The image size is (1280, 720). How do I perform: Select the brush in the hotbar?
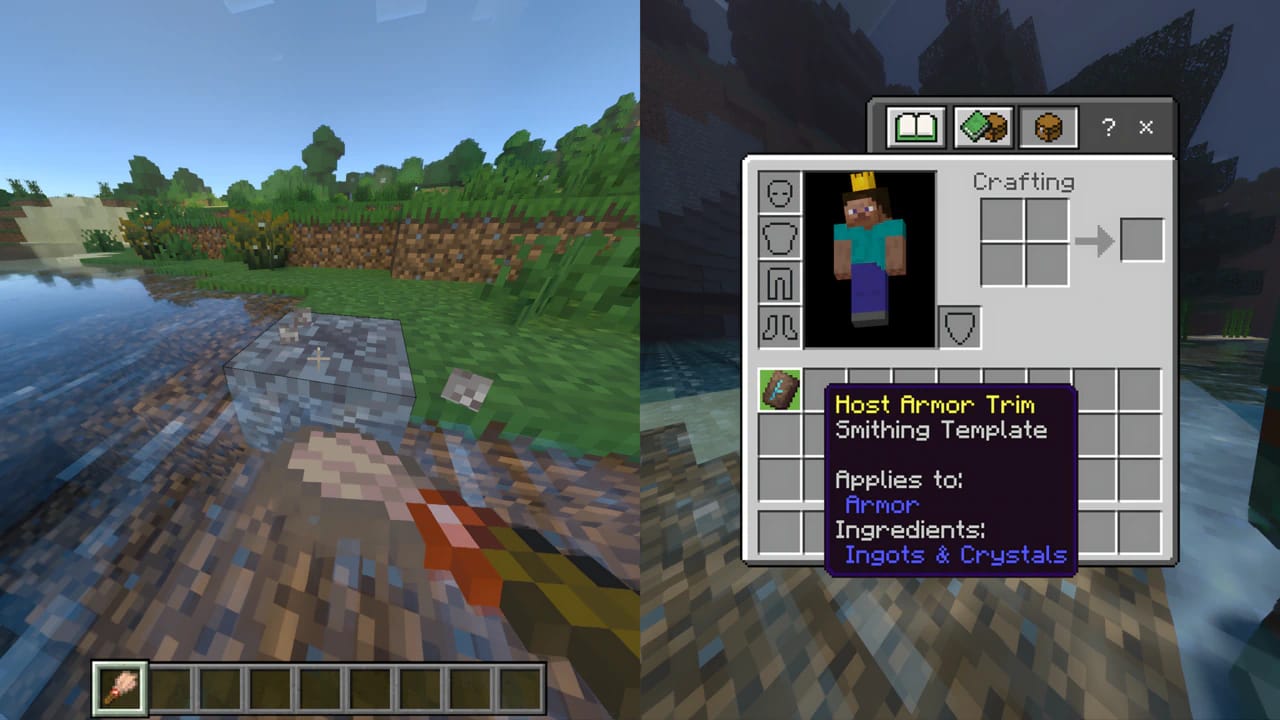pyautogui.click(x=118, y=685)
